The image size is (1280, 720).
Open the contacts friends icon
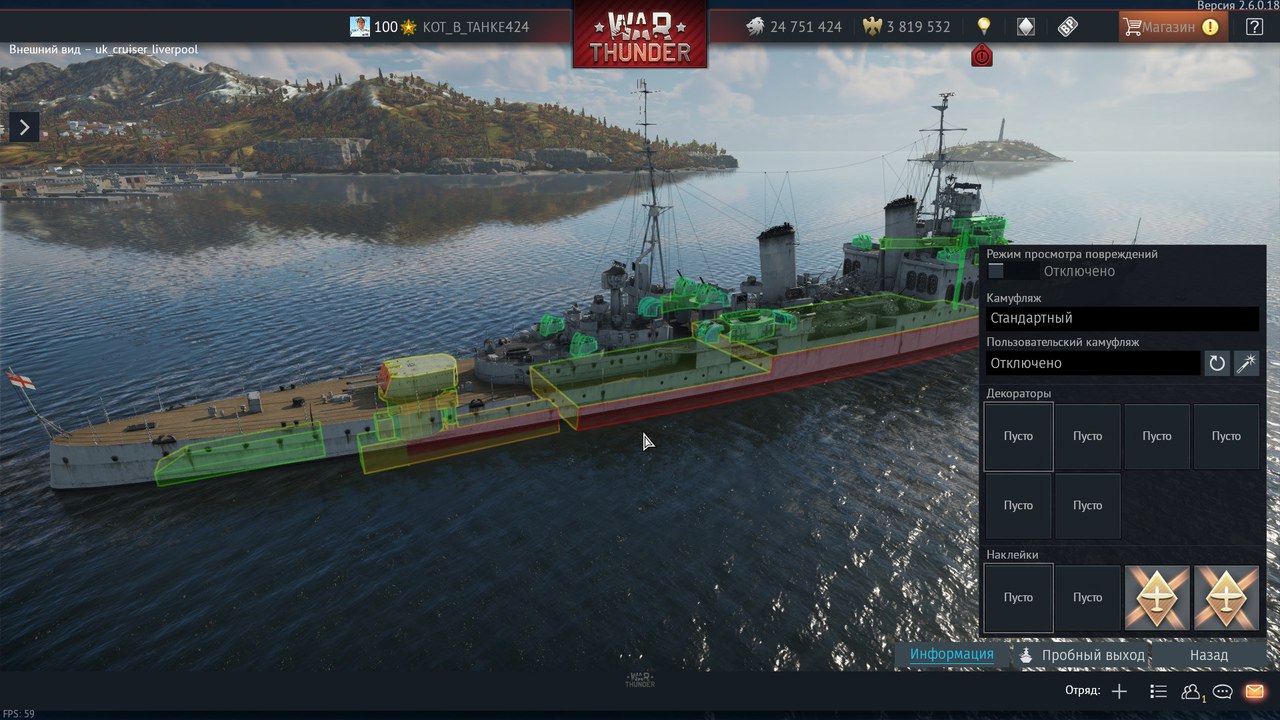click(x=1190, y=691)
